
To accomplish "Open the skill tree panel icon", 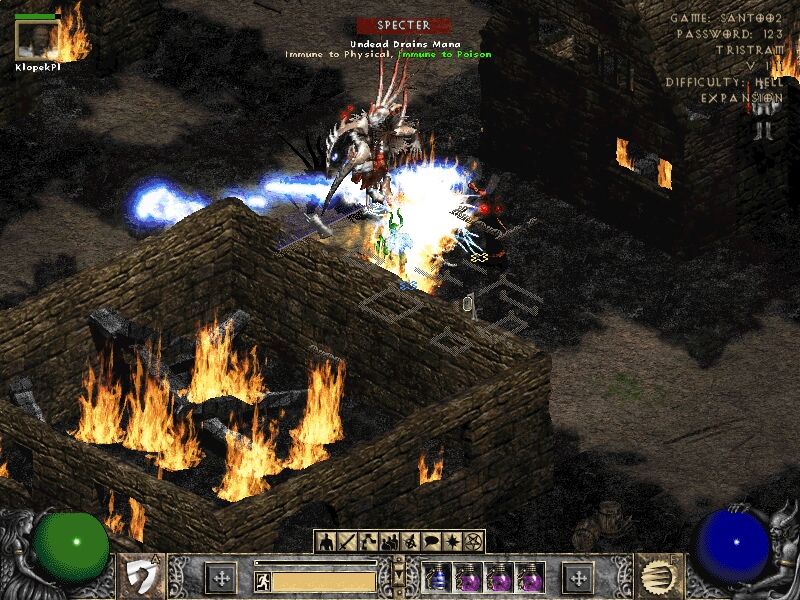I will pyautogui.click(x=368, y=541).
